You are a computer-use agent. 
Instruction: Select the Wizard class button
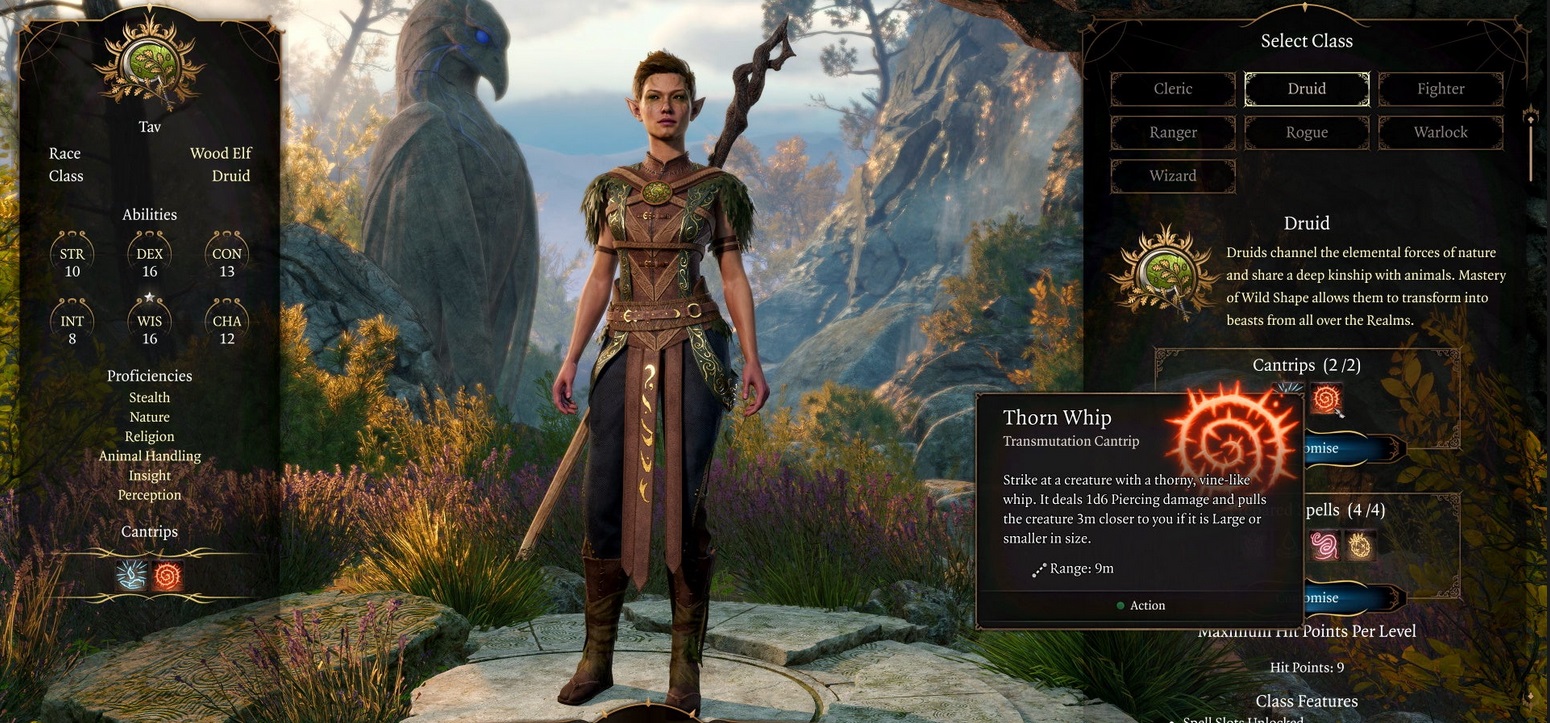(x=1173, y=176)
